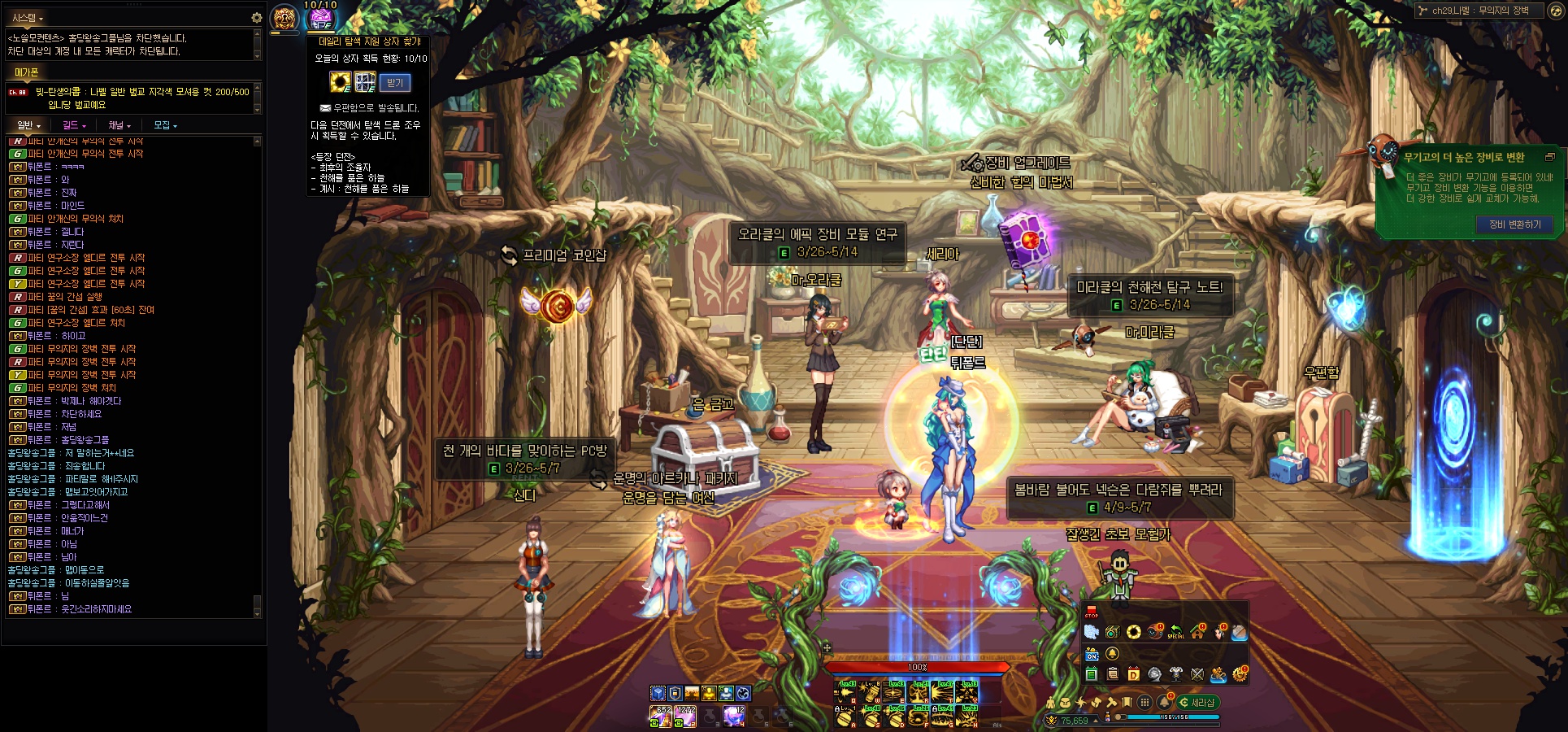Open the SPECIAL green arrow icon
This screenshot has height=732, width=1568.
[x=1175, y=632]
